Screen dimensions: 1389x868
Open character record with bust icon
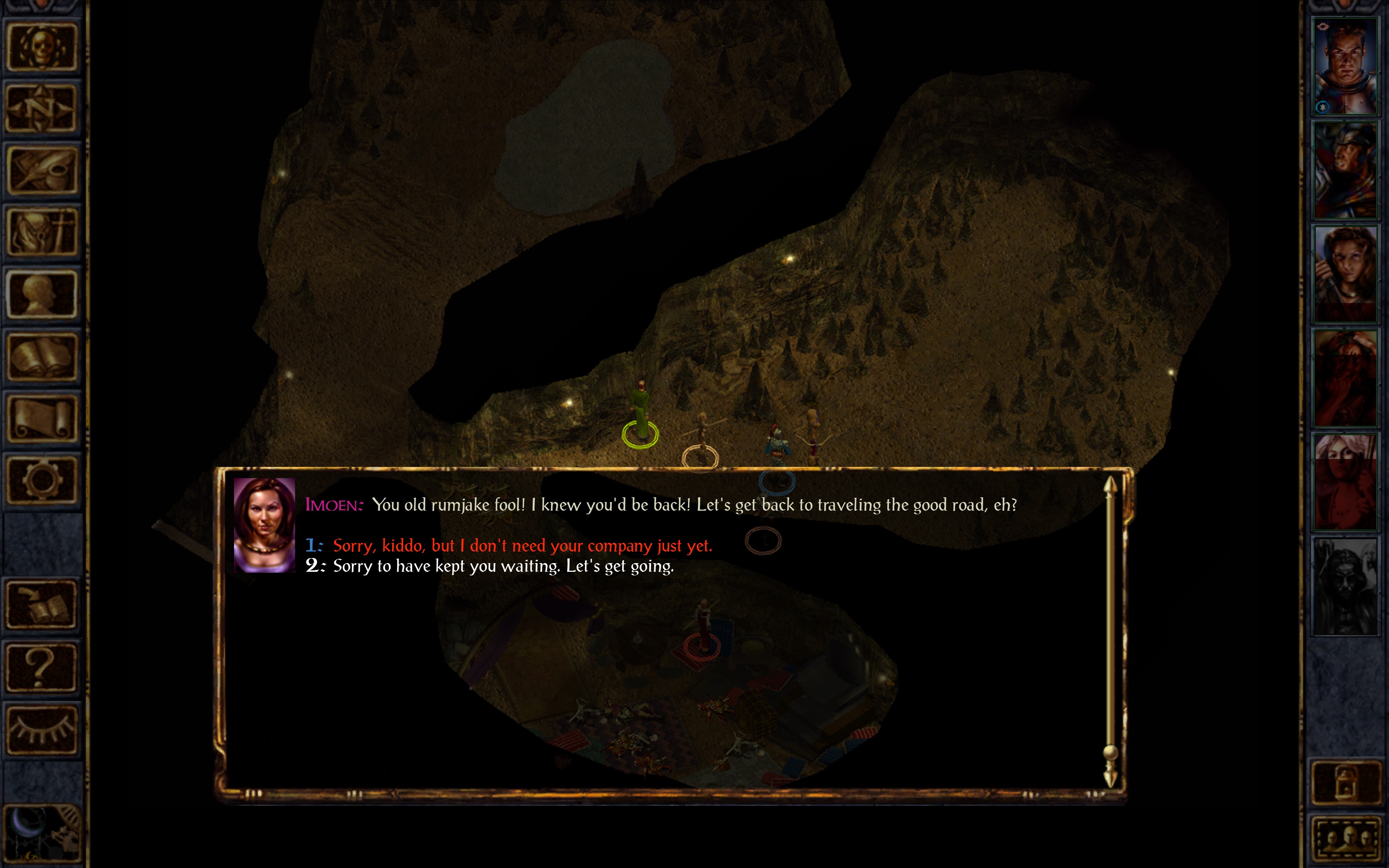click(41, 294)
